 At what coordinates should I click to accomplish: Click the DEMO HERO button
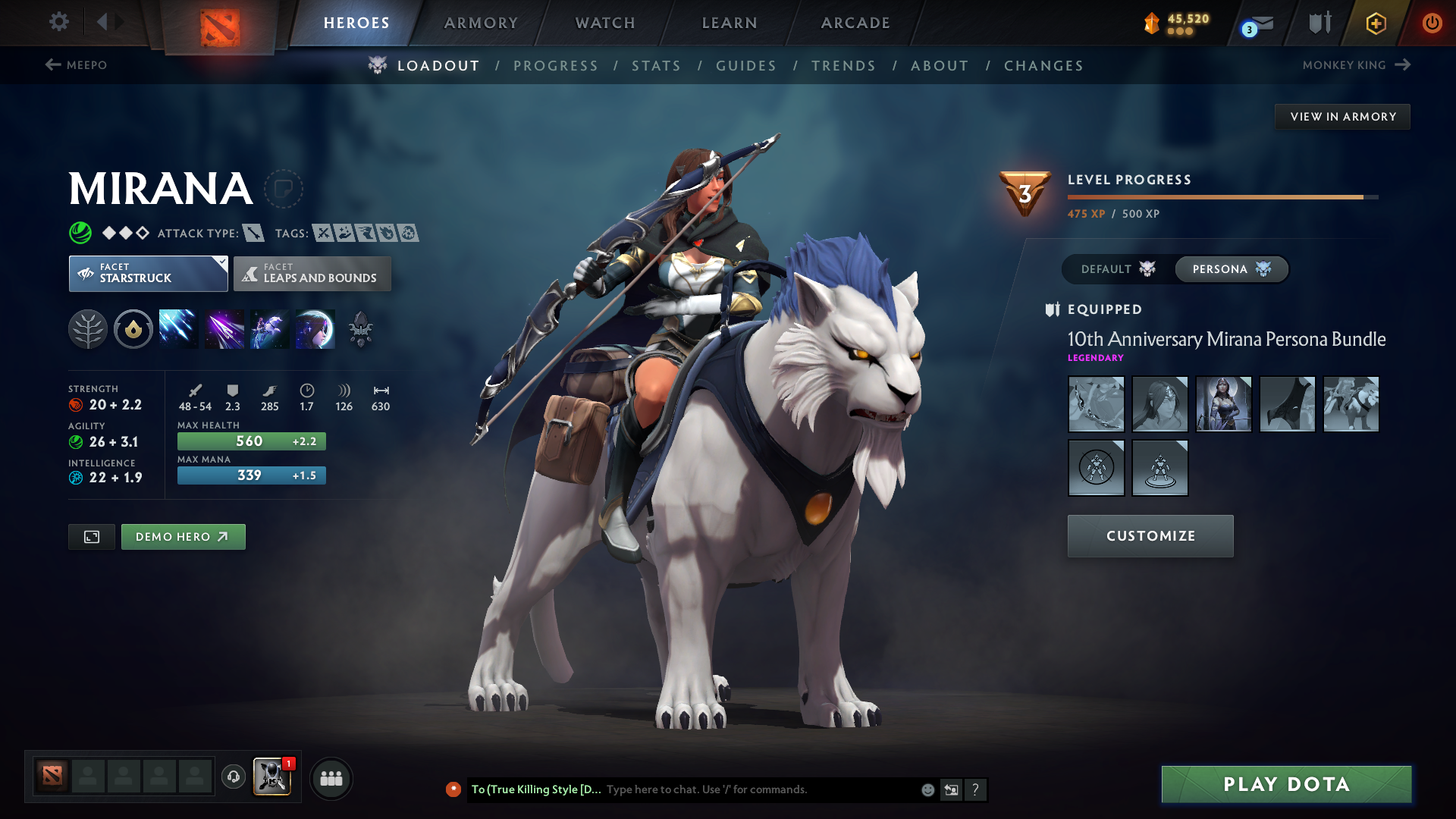pyautogui.click(x=183, y=536)
